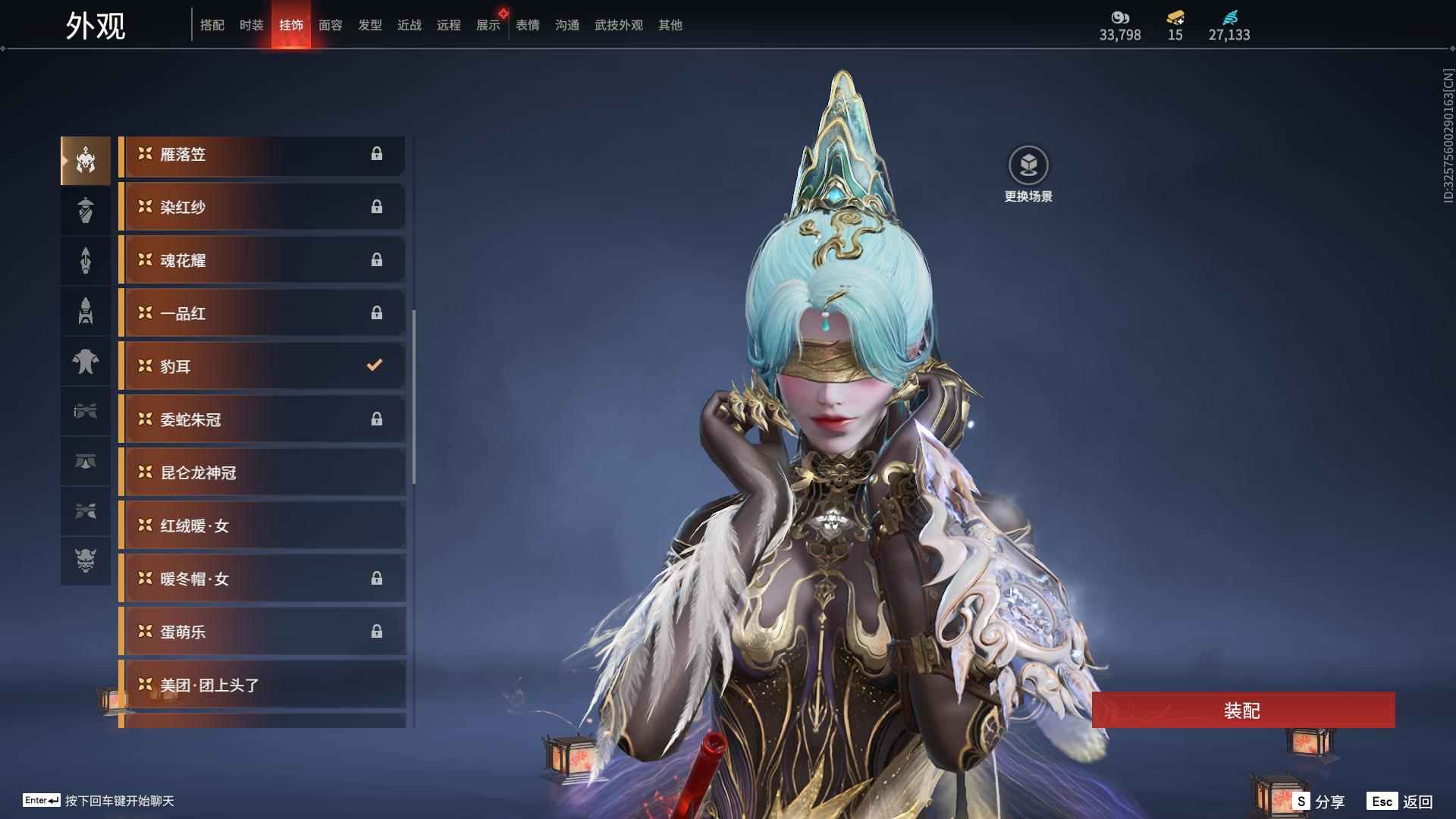Screen dimensions: 1456x819
Task: Switch to the 时装 tab
Action: [x=251, y=25]
